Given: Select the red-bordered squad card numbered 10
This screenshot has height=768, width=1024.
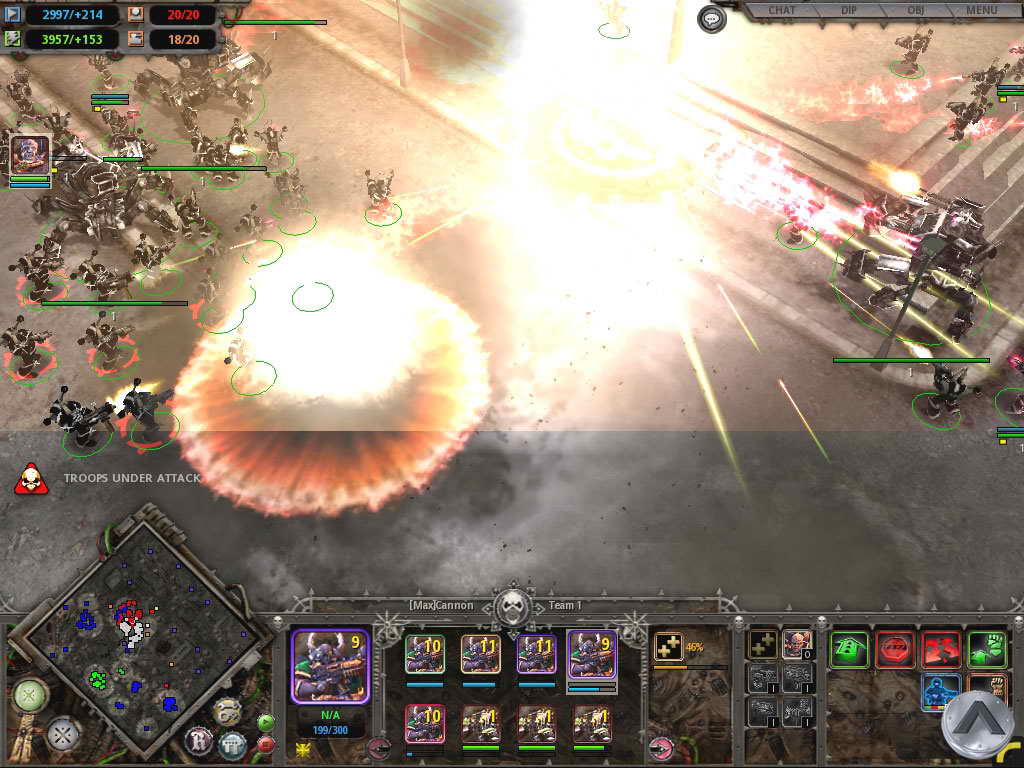Looking at the screenshot, I should tap(424, 723).
